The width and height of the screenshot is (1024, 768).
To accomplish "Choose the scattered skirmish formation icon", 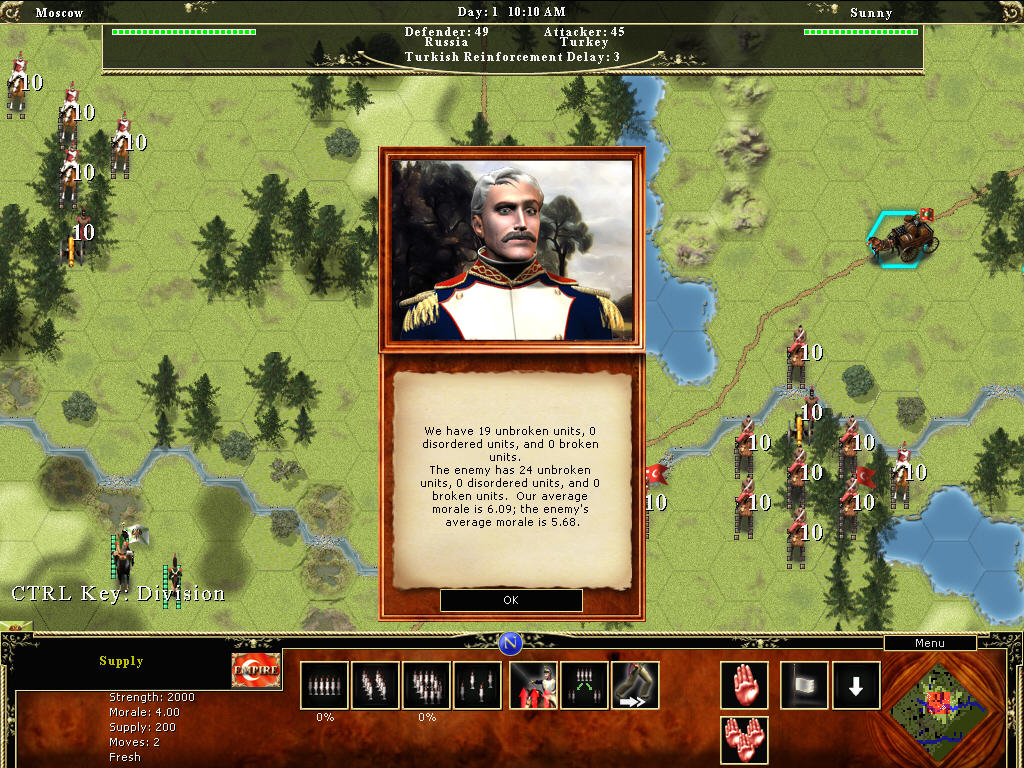I will tap(477, 685).
